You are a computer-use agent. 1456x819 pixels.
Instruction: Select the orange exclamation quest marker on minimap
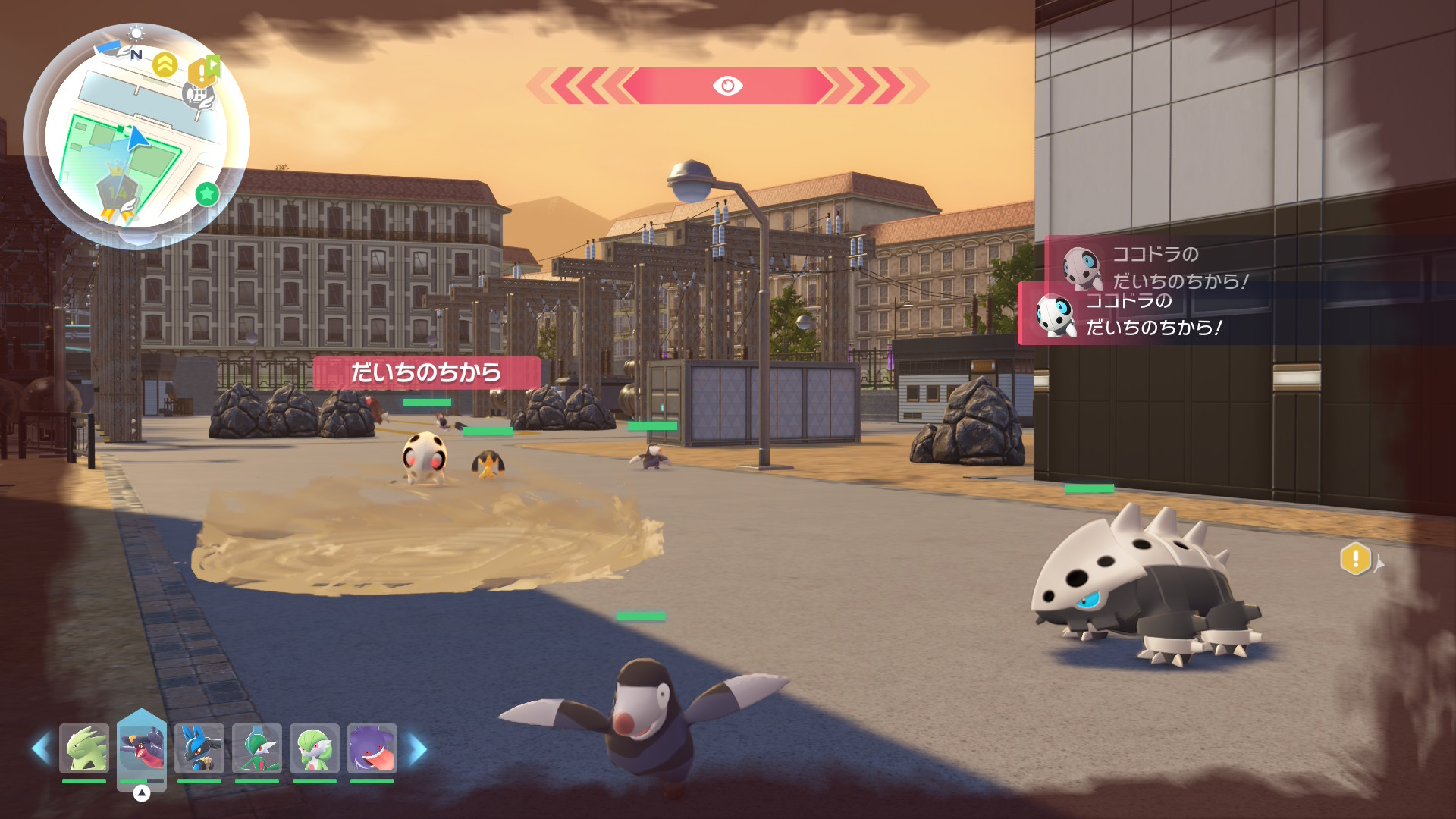coord(202,72)
